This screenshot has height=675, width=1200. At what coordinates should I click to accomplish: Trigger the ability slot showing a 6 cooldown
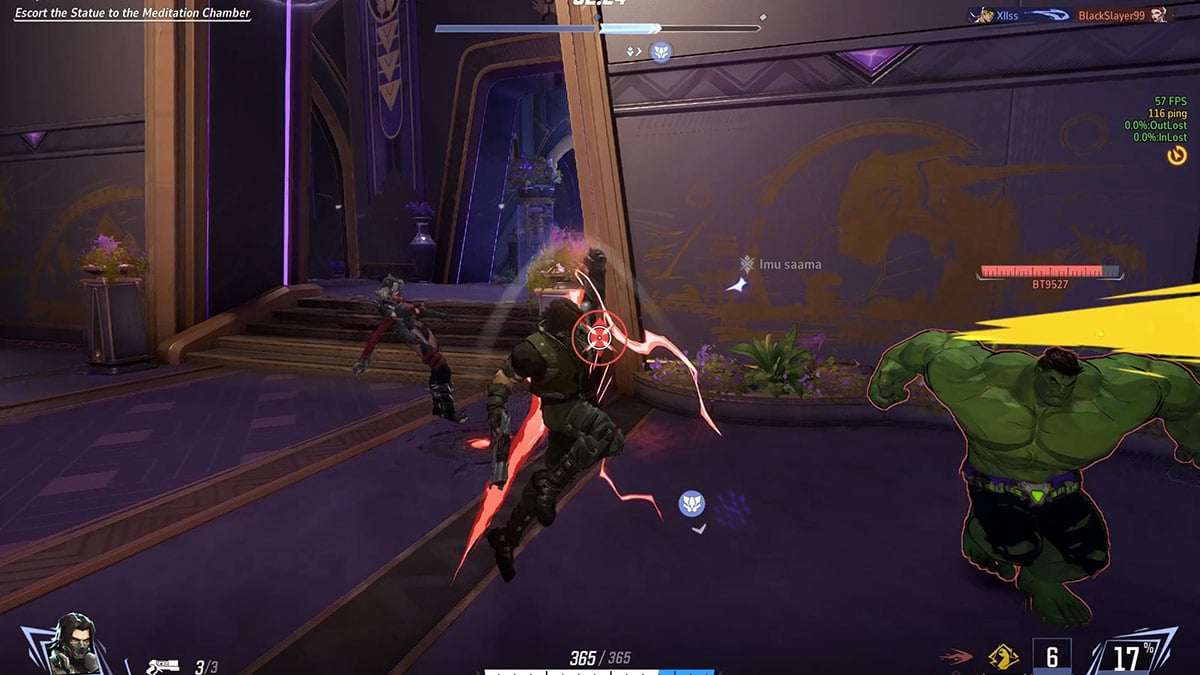tap(1051, 656)
